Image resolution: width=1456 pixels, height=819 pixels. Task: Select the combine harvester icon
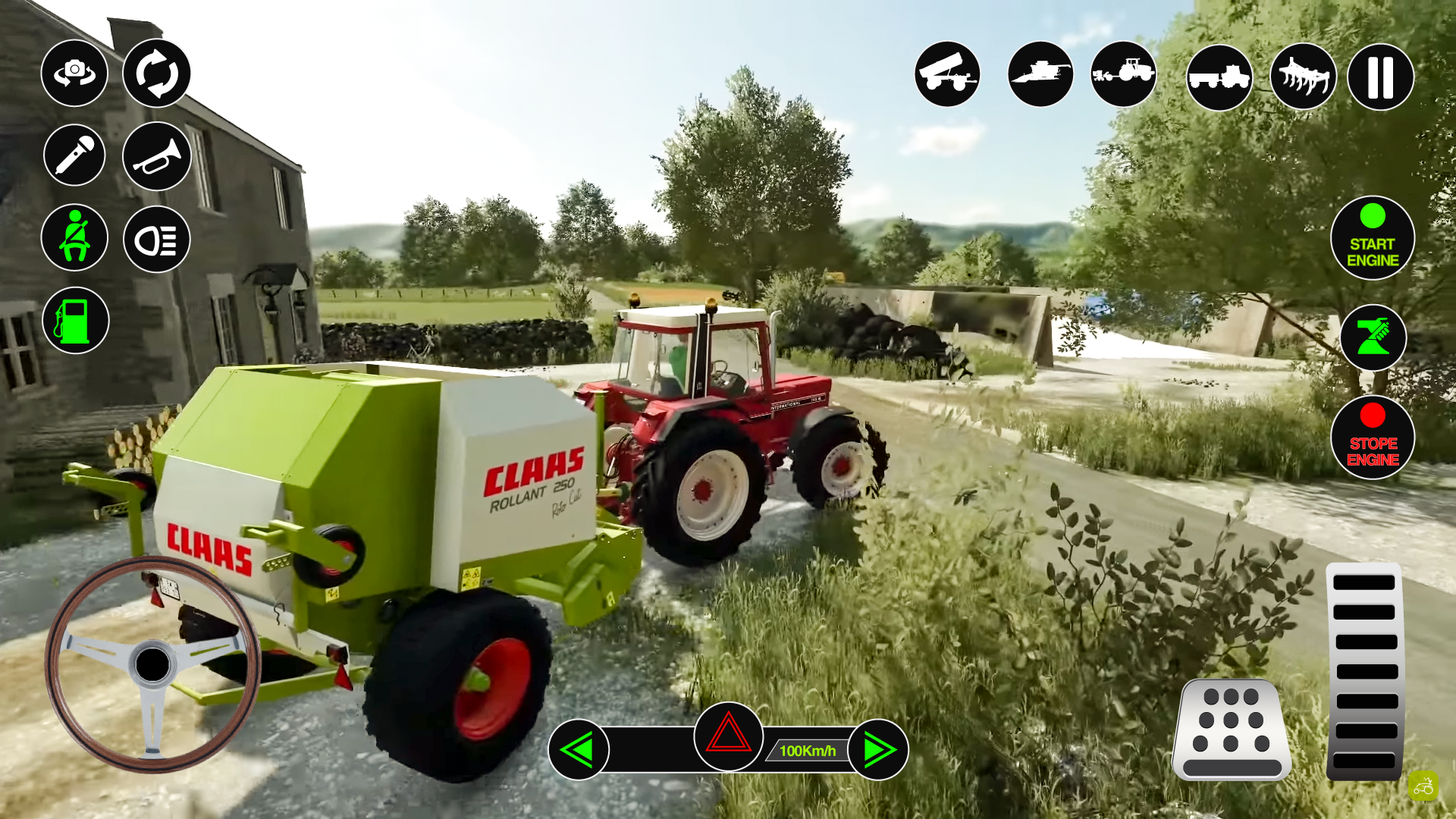pyautogui.click(x=1040, y=76)
